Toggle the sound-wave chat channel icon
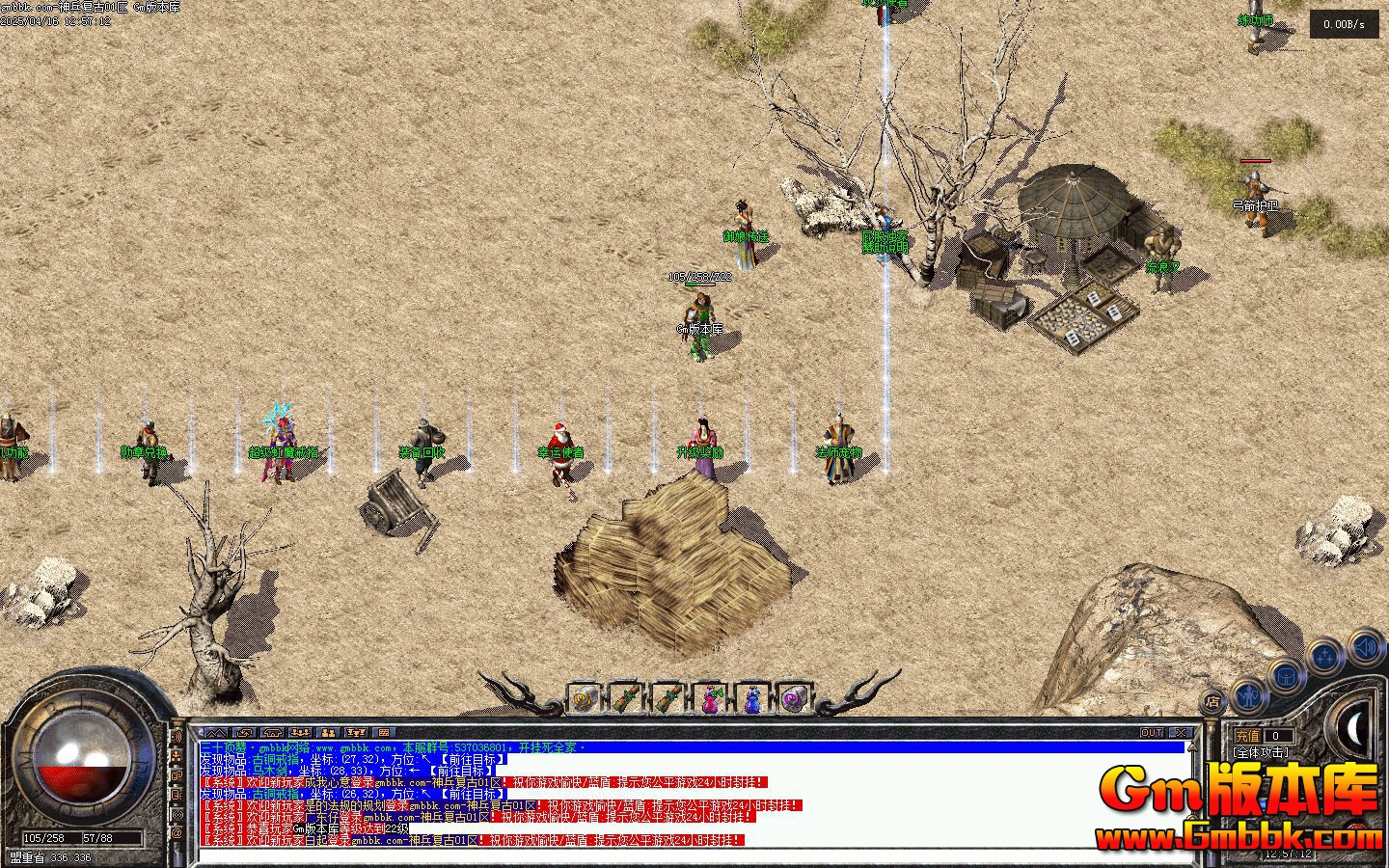 (177, 738)
